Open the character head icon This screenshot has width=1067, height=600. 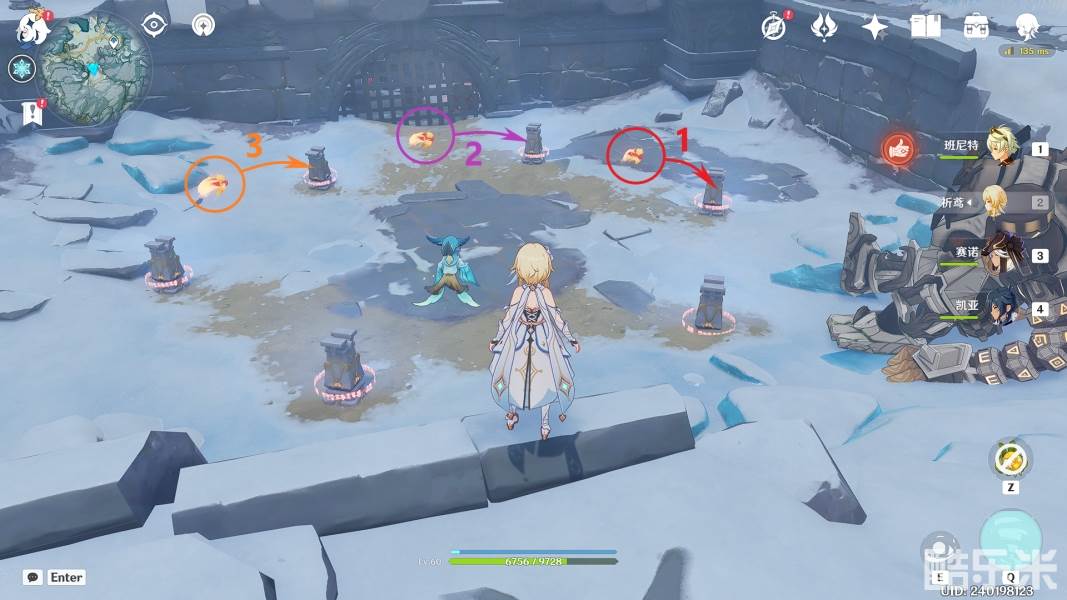click(x=1027, y=27)
